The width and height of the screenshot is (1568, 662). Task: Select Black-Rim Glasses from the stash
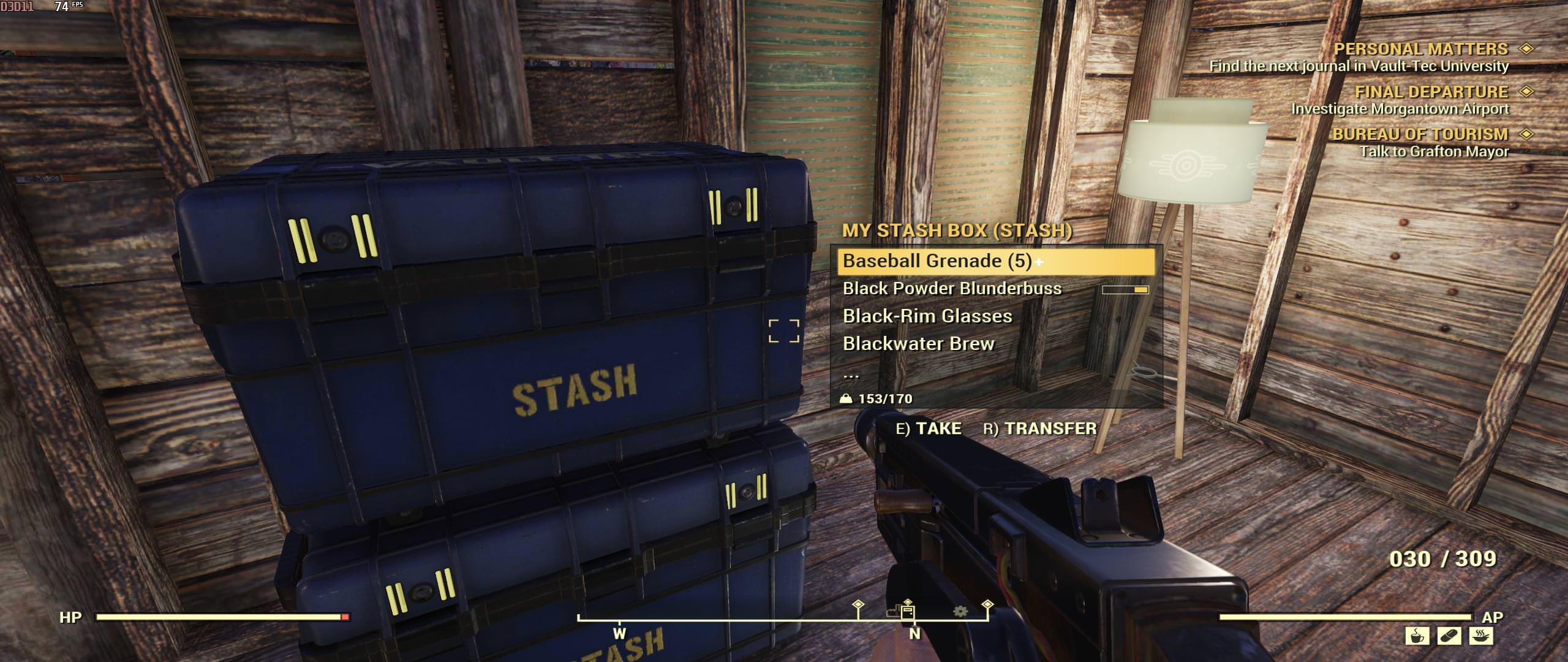tap(927, 316)
